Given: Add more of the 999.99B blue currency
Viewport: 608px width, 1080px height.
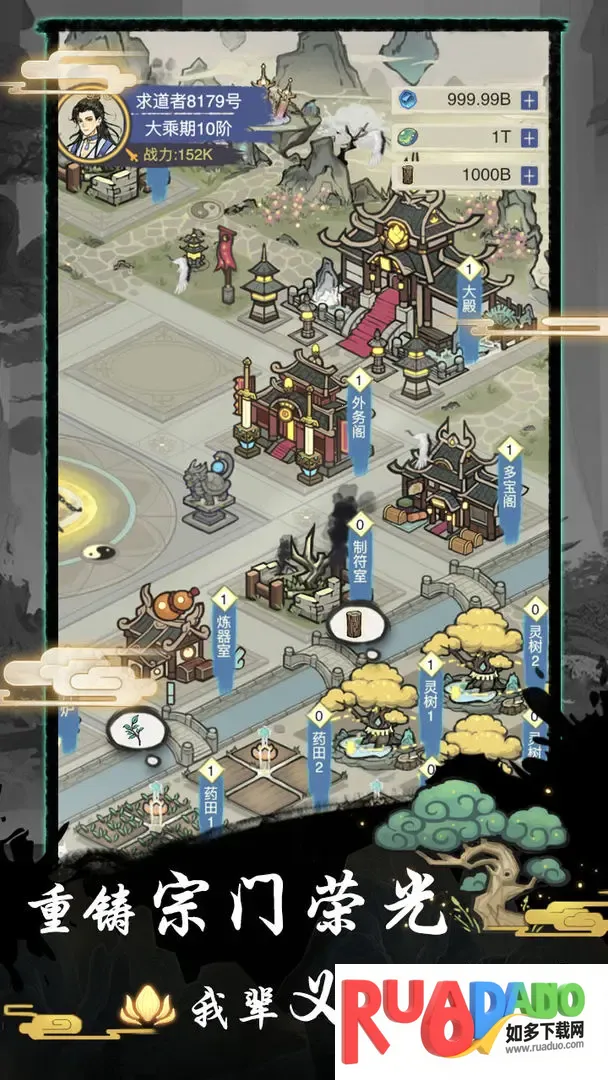Looking at the screenshot, I should [528, 101].
